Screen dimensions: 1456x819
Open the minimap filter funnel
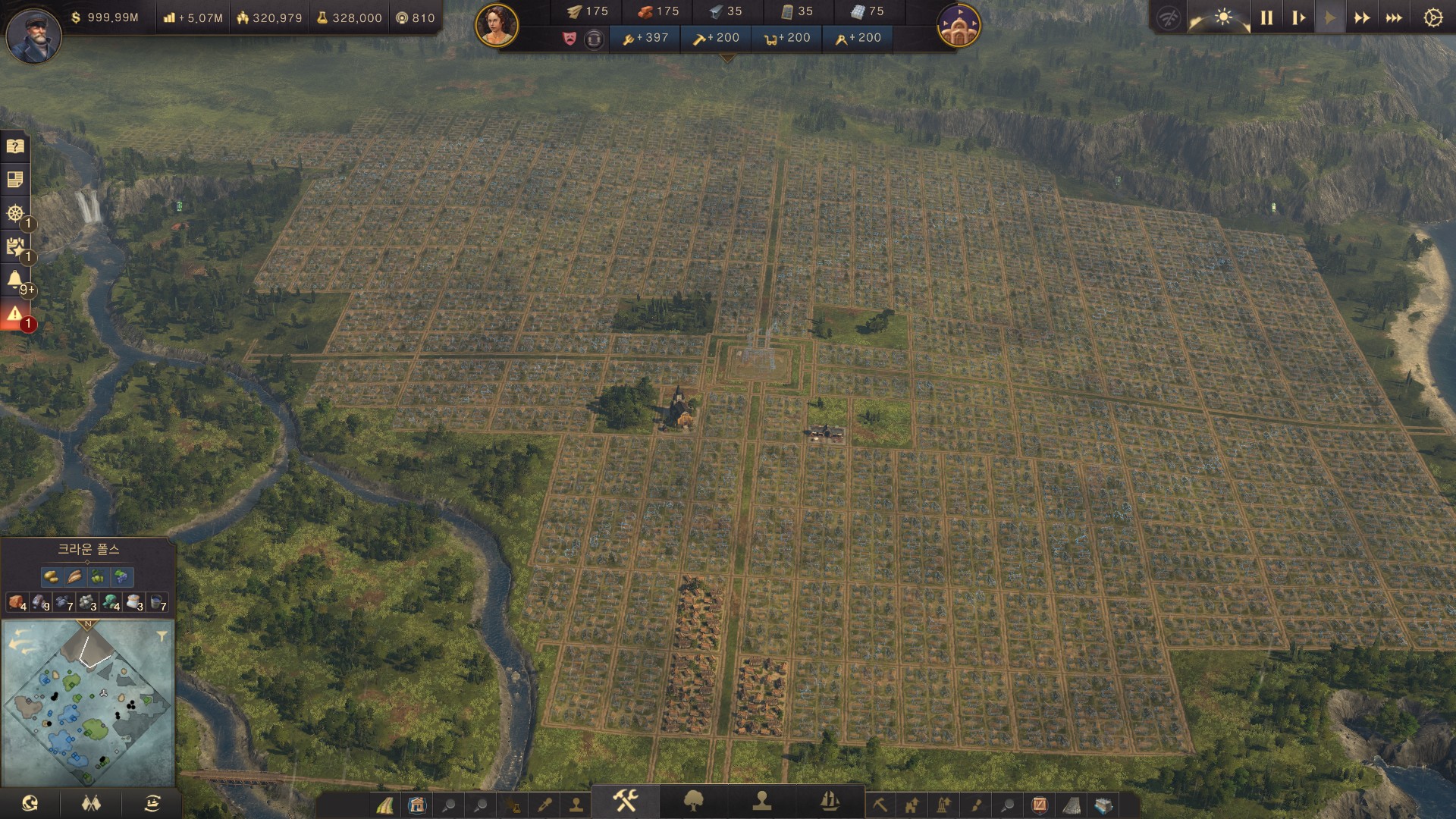[162, 636]
